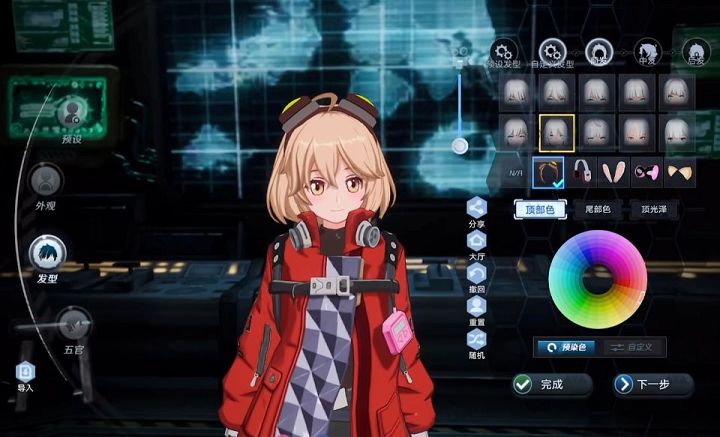Randomize the look with 随机

click(x=476, y=343)
